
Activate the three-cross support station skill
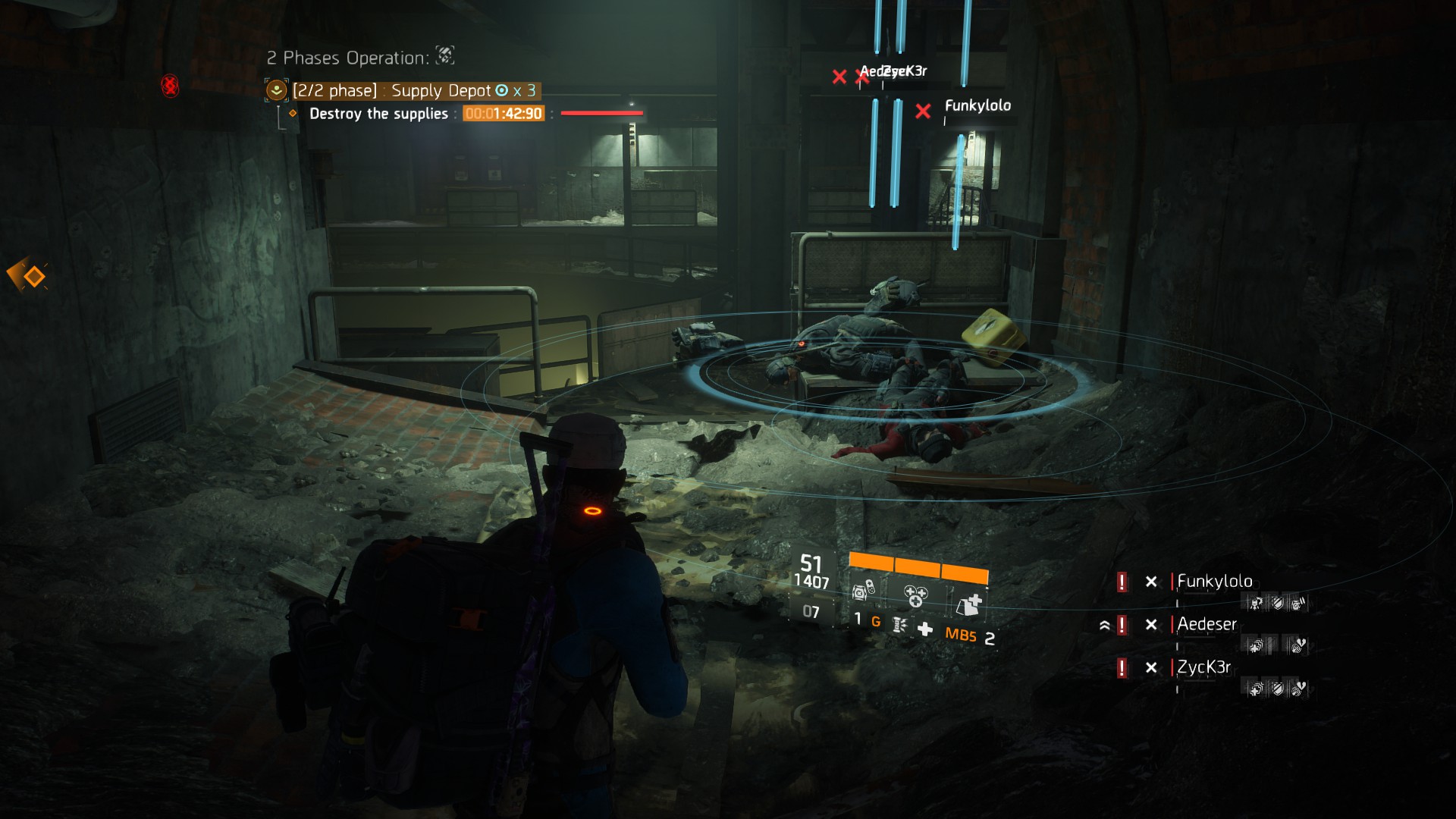click(915, 596)
